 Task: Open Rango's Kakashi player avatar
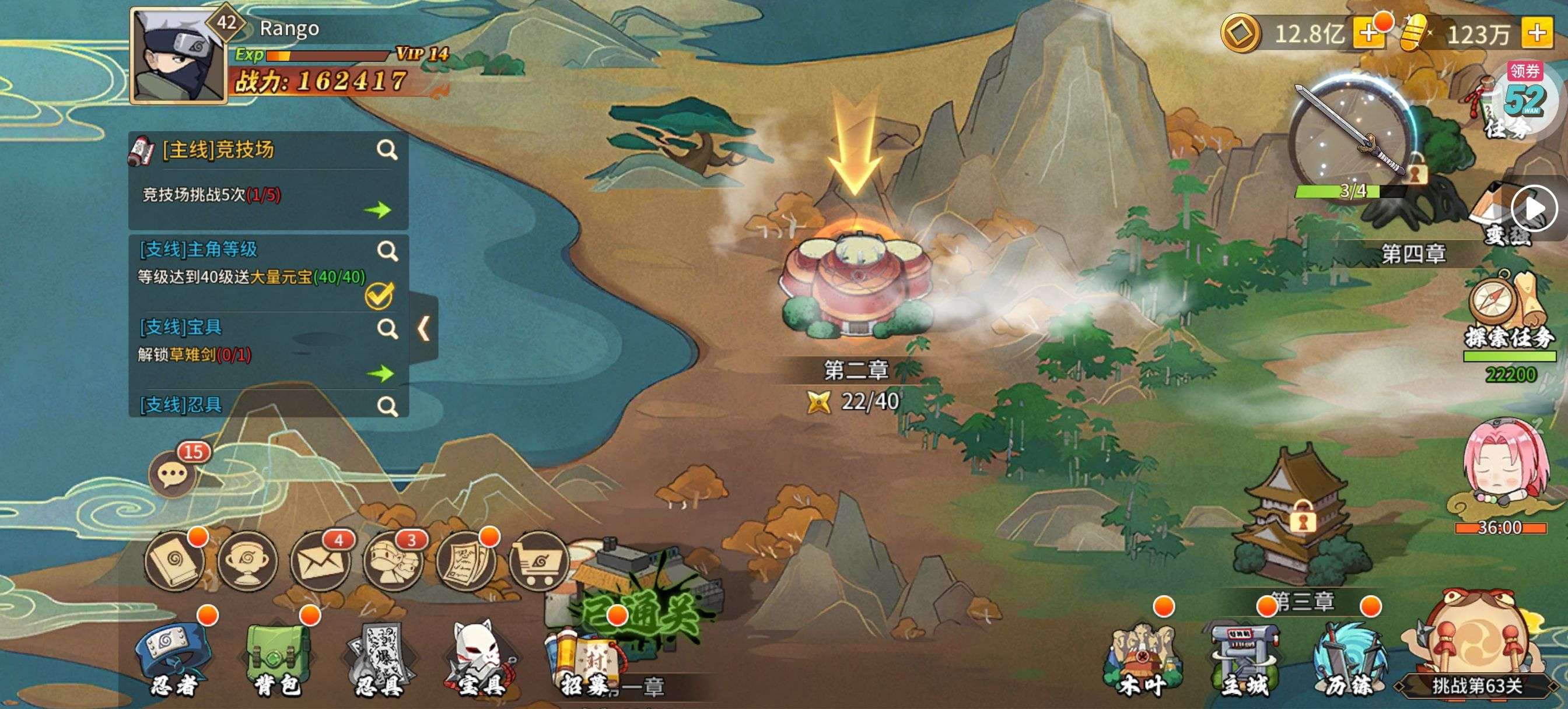[177, 57]
